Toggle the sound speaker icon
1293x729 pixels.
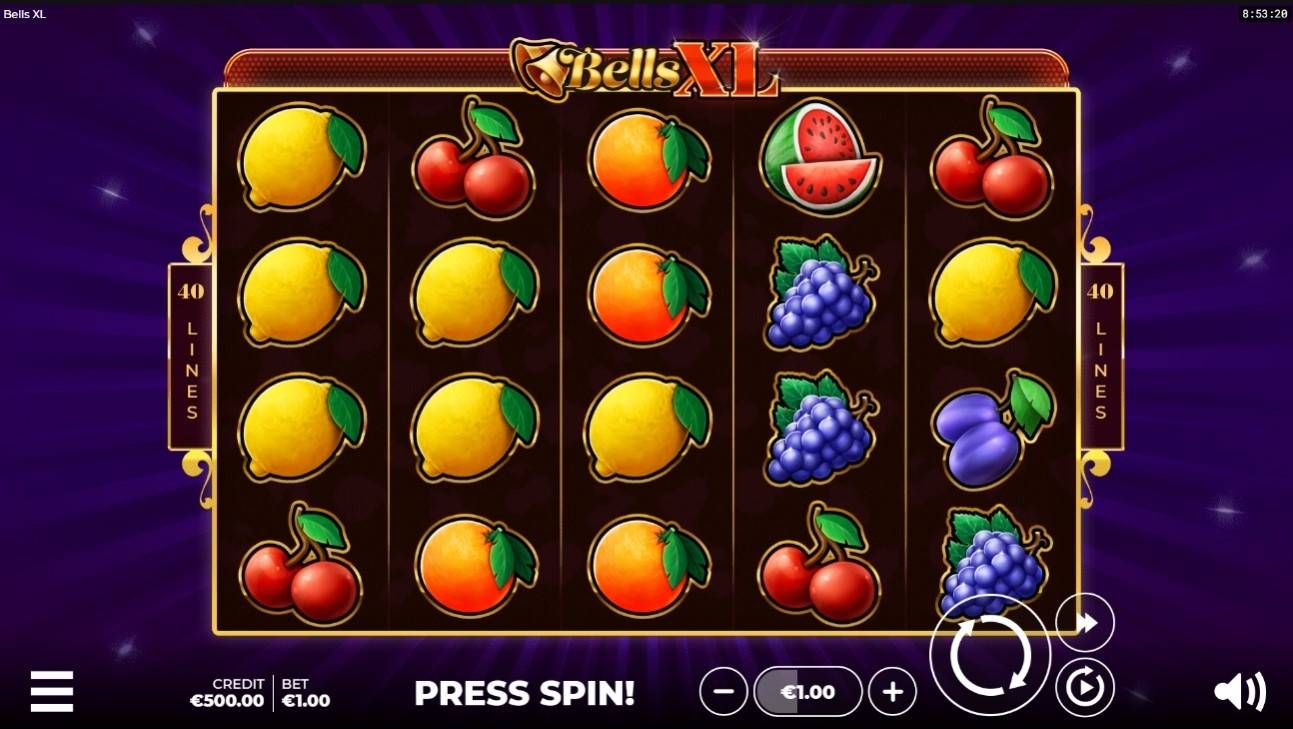coord(1239,691)
